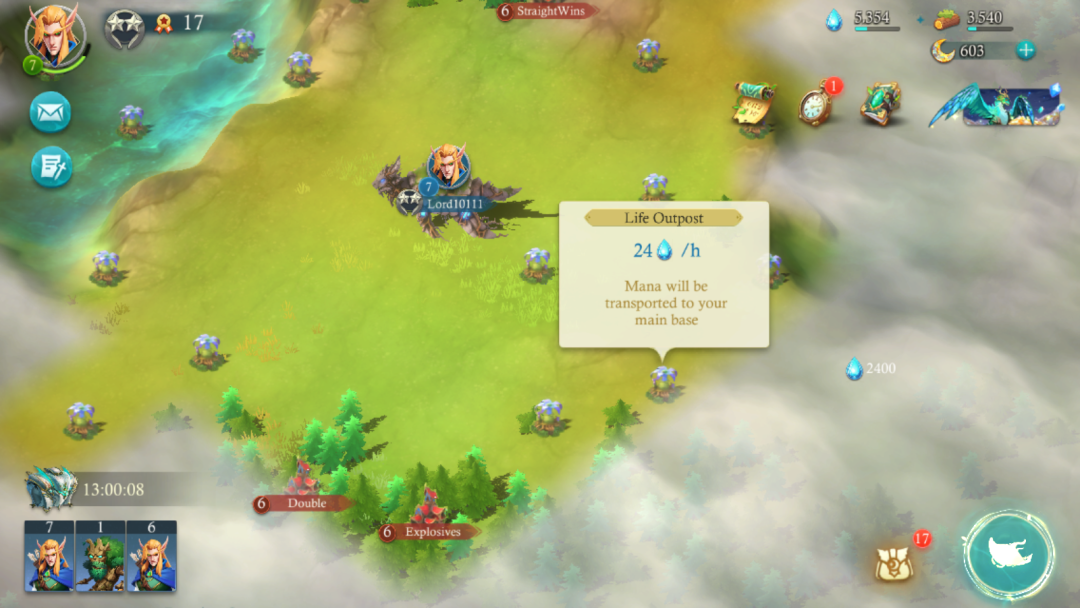Open the green quest scroll icon
This screenshot has height=608, width=1080.
point(755,105)
